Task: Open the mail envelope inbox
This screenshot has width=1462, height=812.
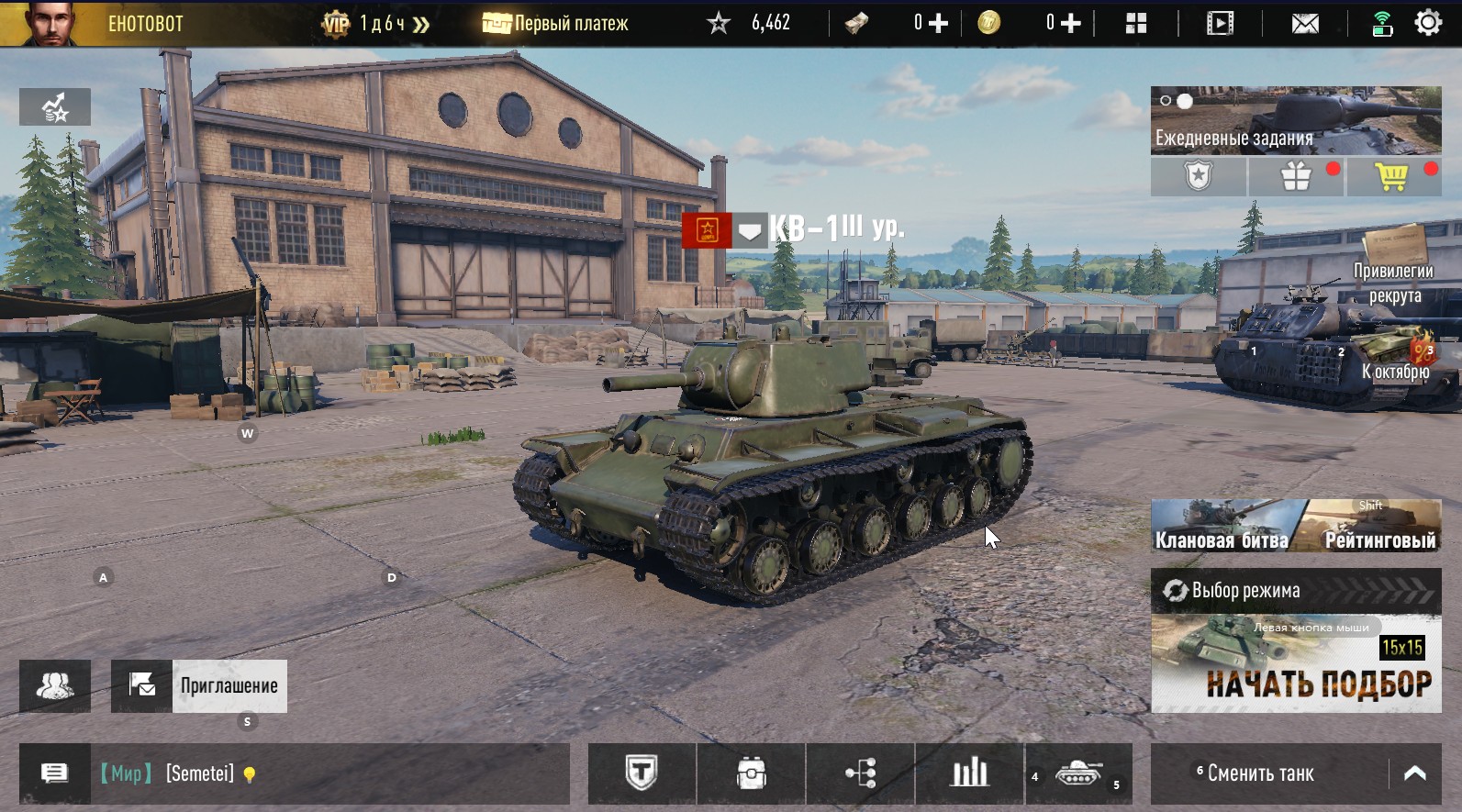Action: click(1304, 24)
